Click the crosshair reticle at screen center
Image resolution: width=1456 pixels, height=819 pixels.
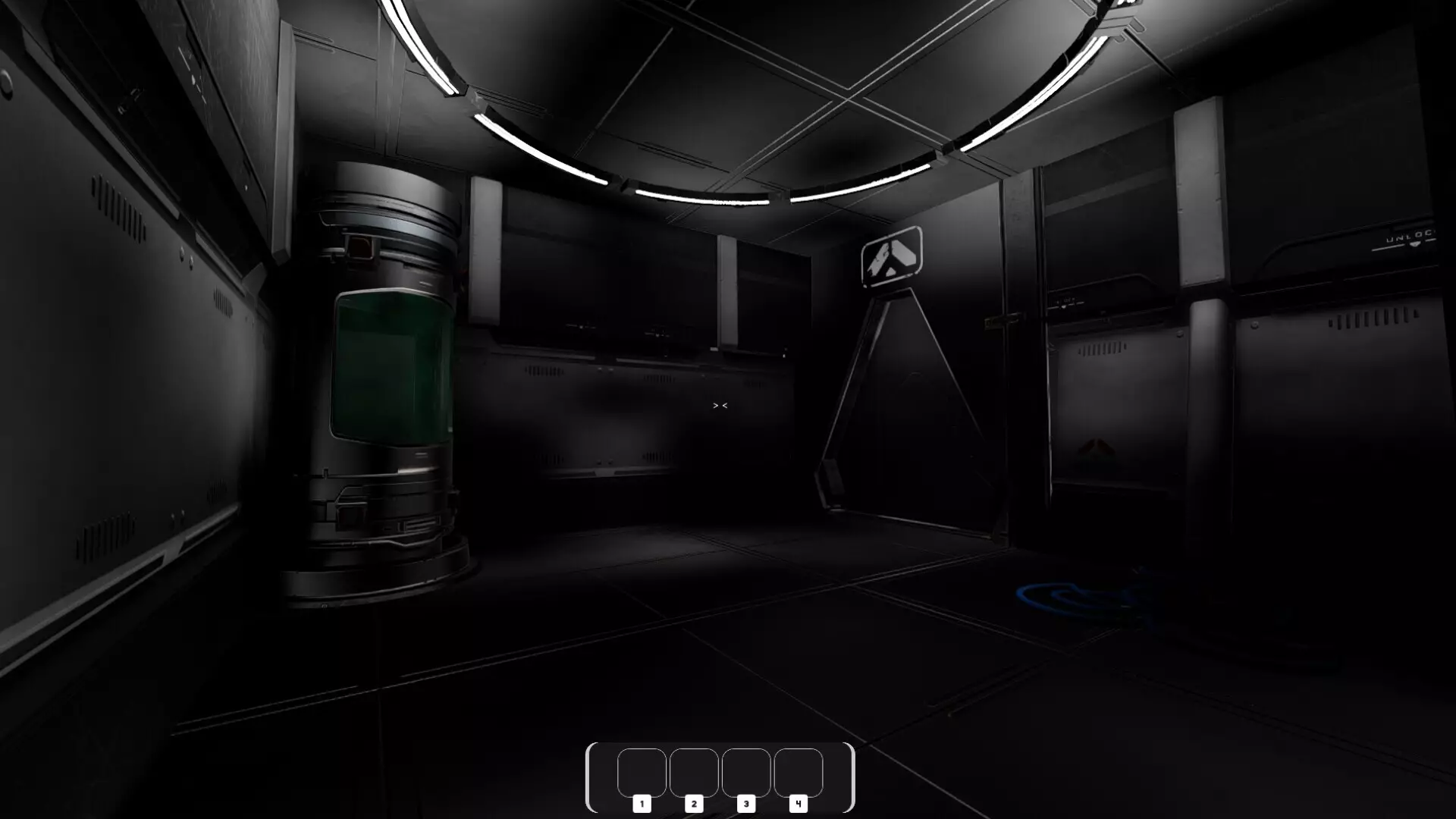[720, 406]
